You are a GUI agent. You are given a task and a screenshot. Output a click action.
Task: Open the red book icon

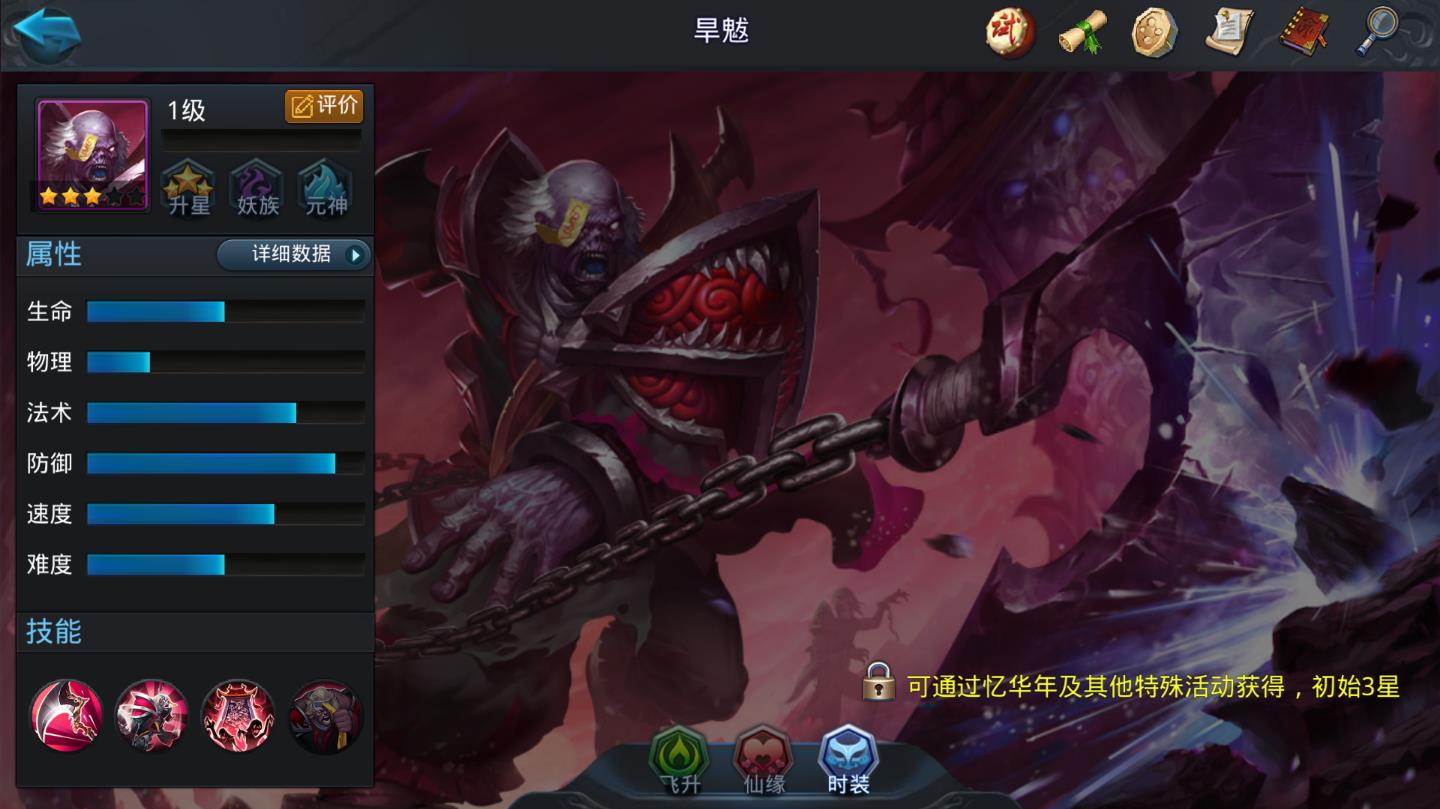(x=1304, y=33)
